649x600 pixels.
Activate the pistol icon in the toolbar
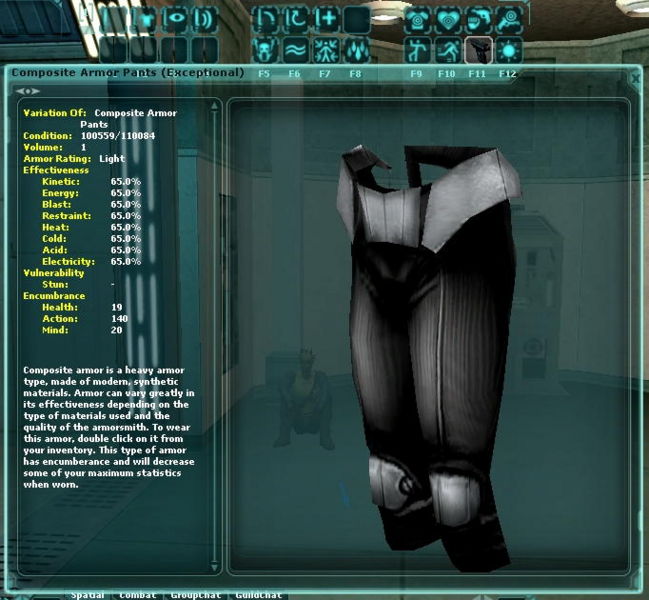(x=478, y=49)
